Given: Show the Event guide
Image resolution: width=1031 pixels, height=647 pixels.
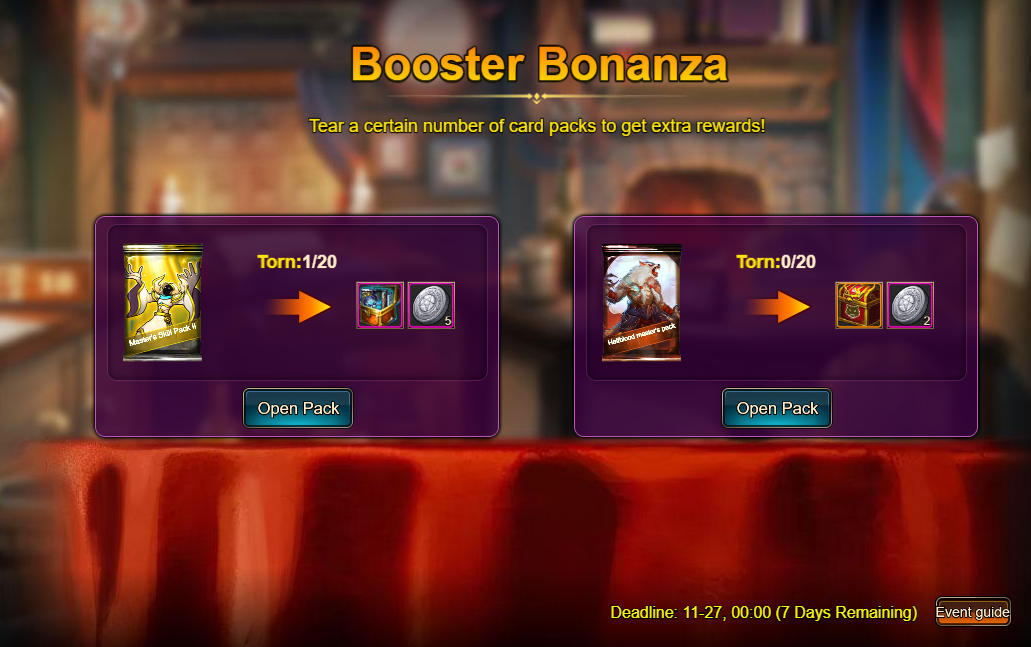Looking at the screenshot, I should click(973, 612).
